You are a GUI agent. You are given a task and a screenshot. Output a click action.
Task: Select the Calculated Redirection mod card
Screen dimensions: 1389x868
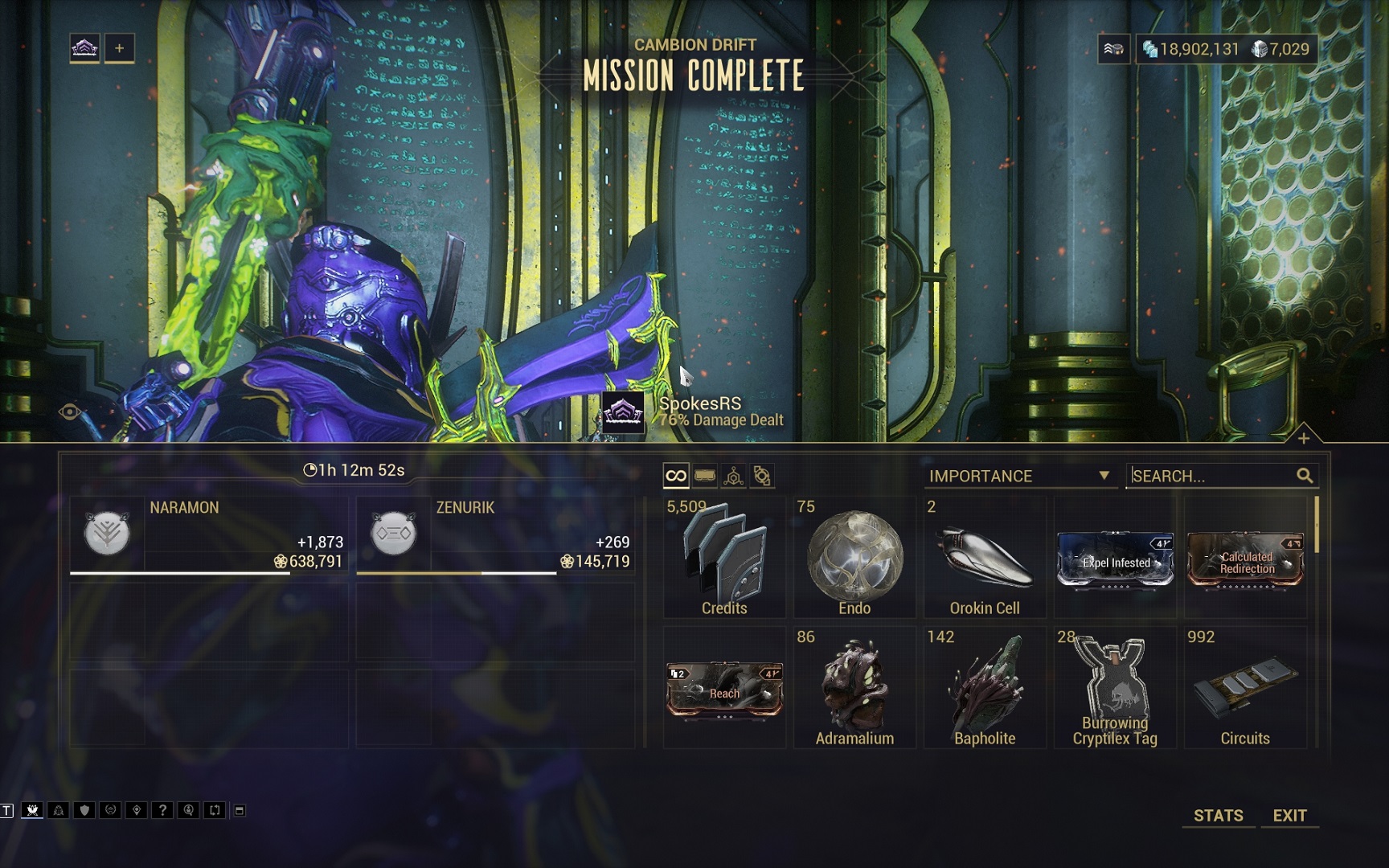[x=1245, y=560]
